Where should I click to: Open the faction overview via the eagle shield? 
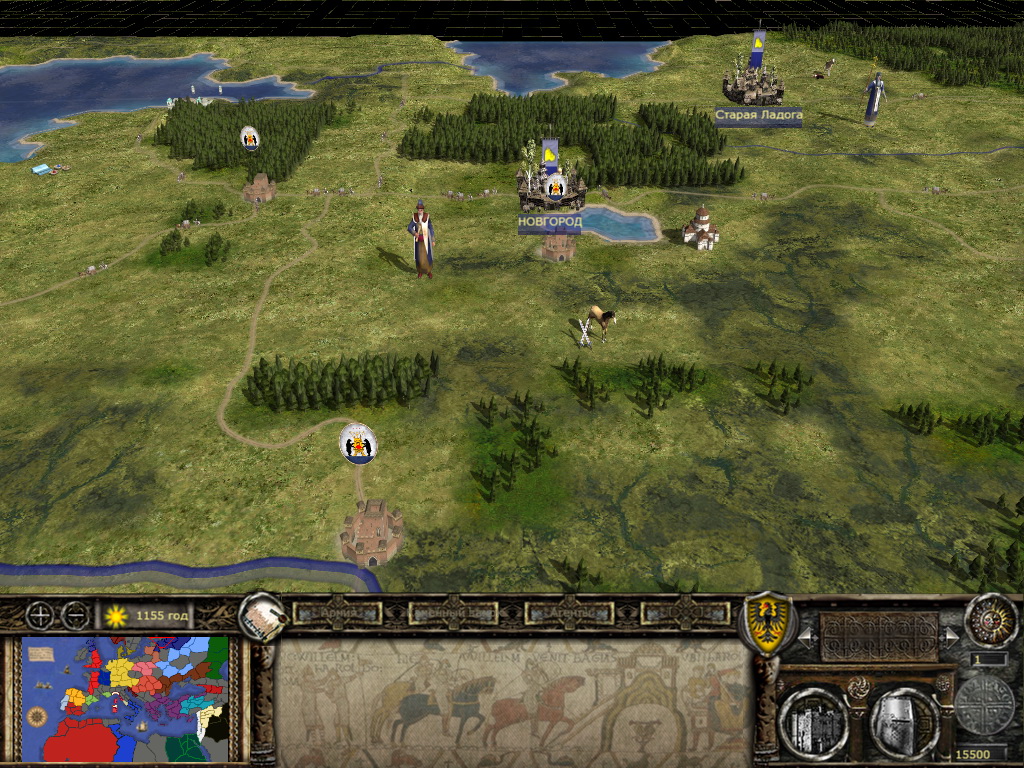click(765, 621)
